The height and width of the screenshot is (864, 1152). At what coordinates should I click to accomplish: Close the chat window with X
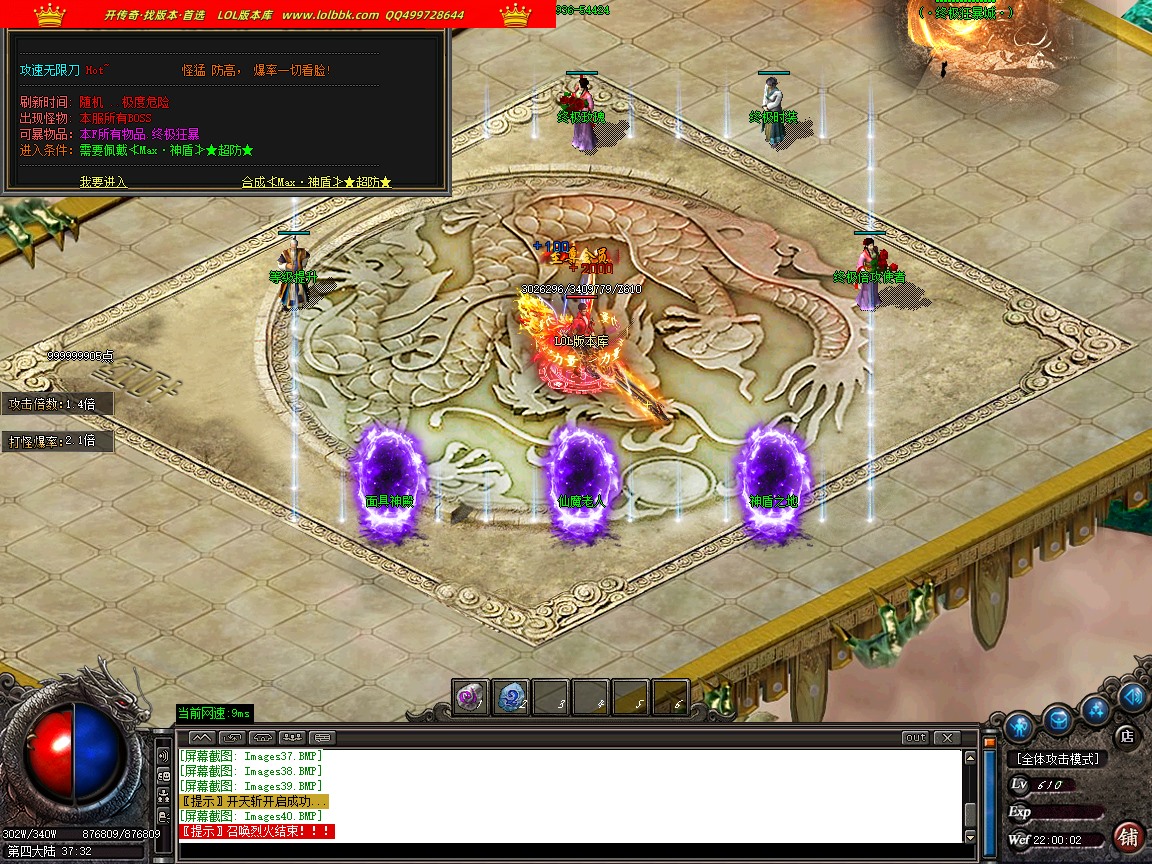click(946, 738)
